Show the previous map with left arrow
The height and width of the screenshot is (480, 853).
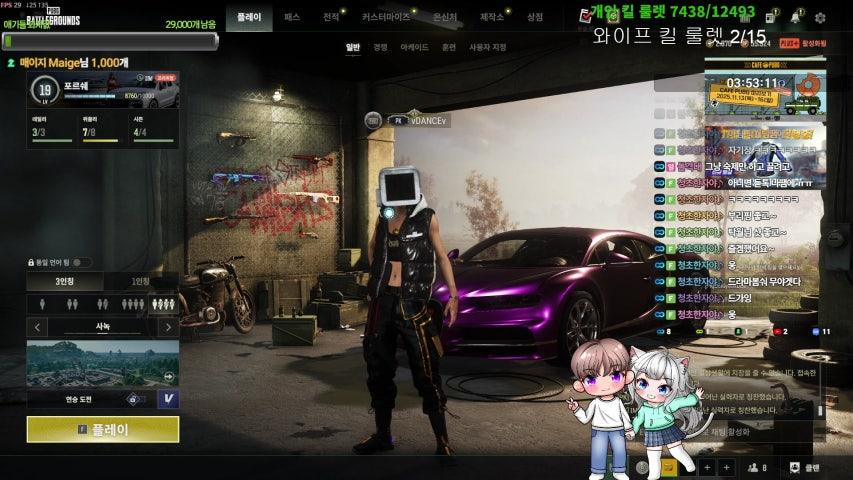pos(38,327)
